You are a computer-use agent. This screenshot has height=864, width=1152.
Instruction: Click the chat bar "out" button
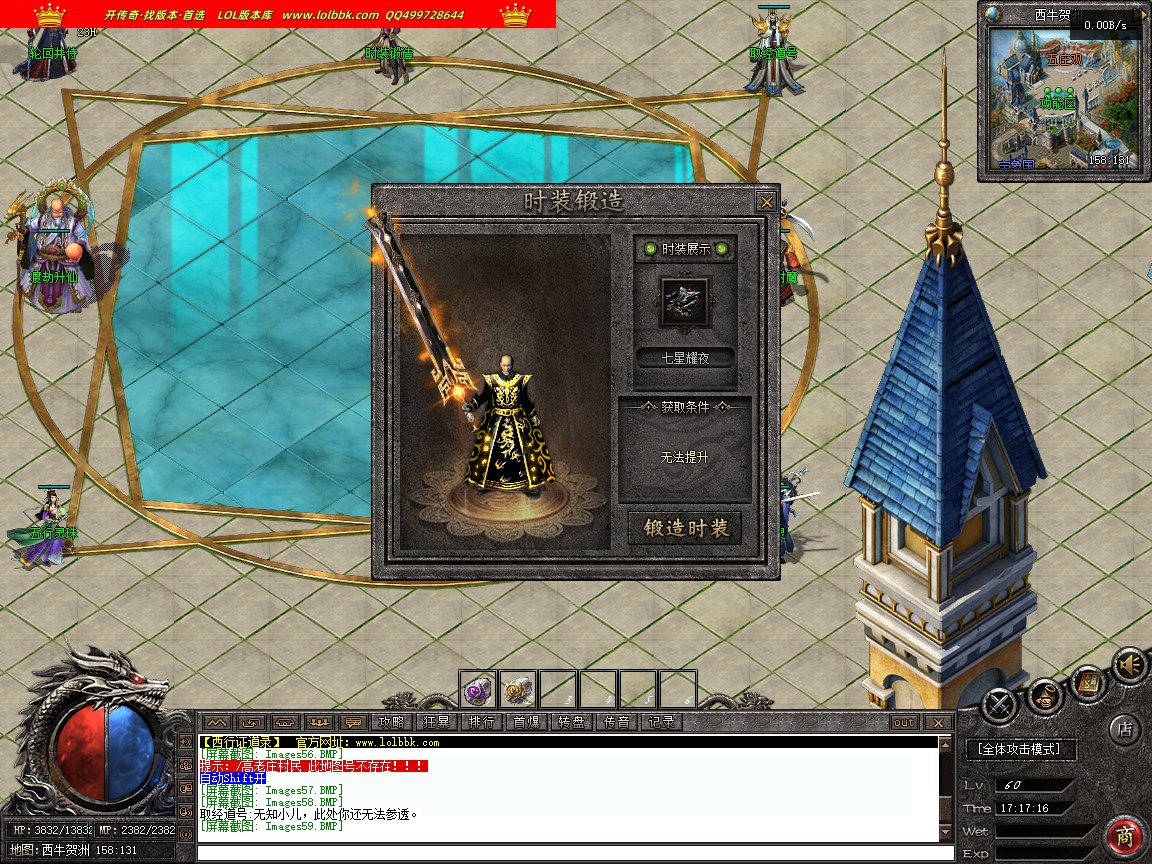(903, 722)
